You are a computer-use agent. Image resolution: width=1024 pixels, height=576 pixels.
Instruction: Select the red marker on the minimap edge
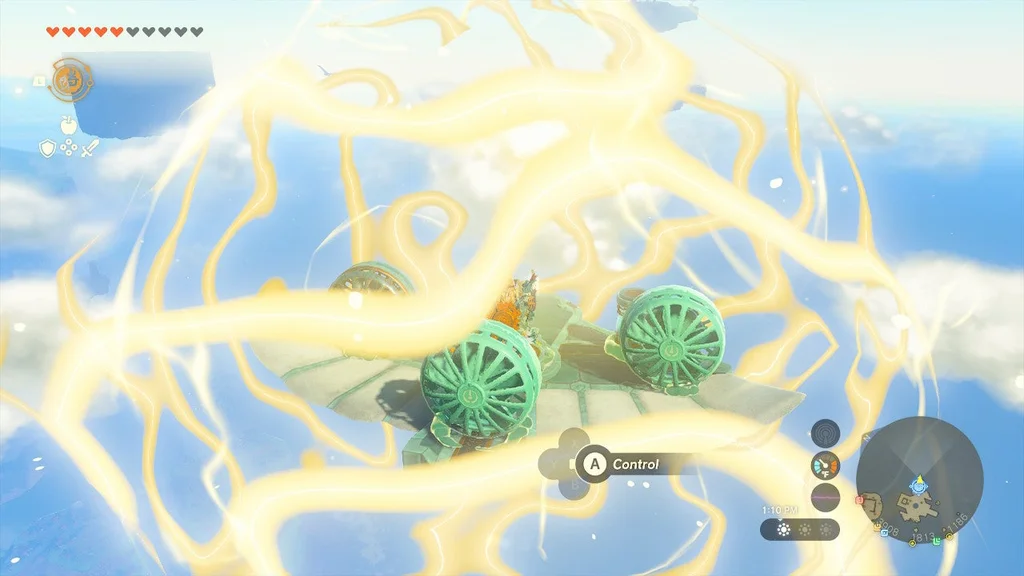[x=858, y=498]
